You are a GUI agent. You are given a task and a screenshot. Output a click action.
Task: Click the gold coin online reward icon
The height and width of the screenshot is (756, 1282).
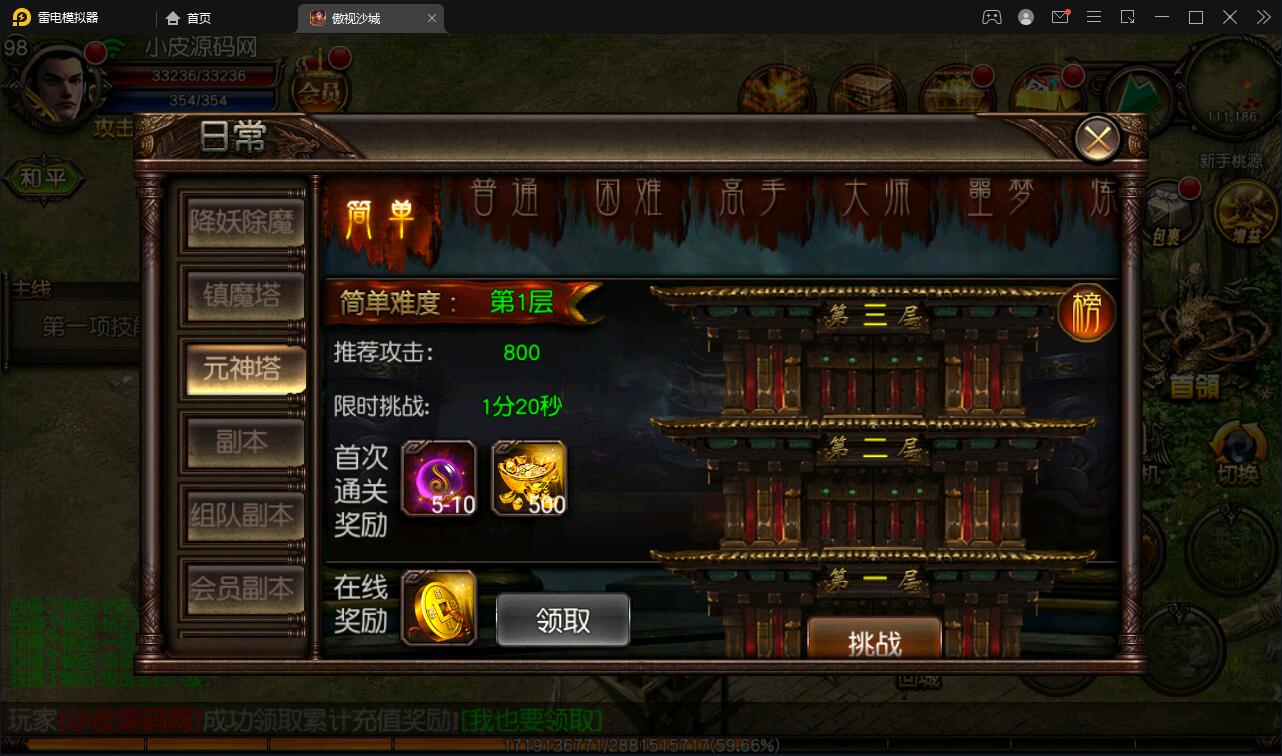point(438,608)
